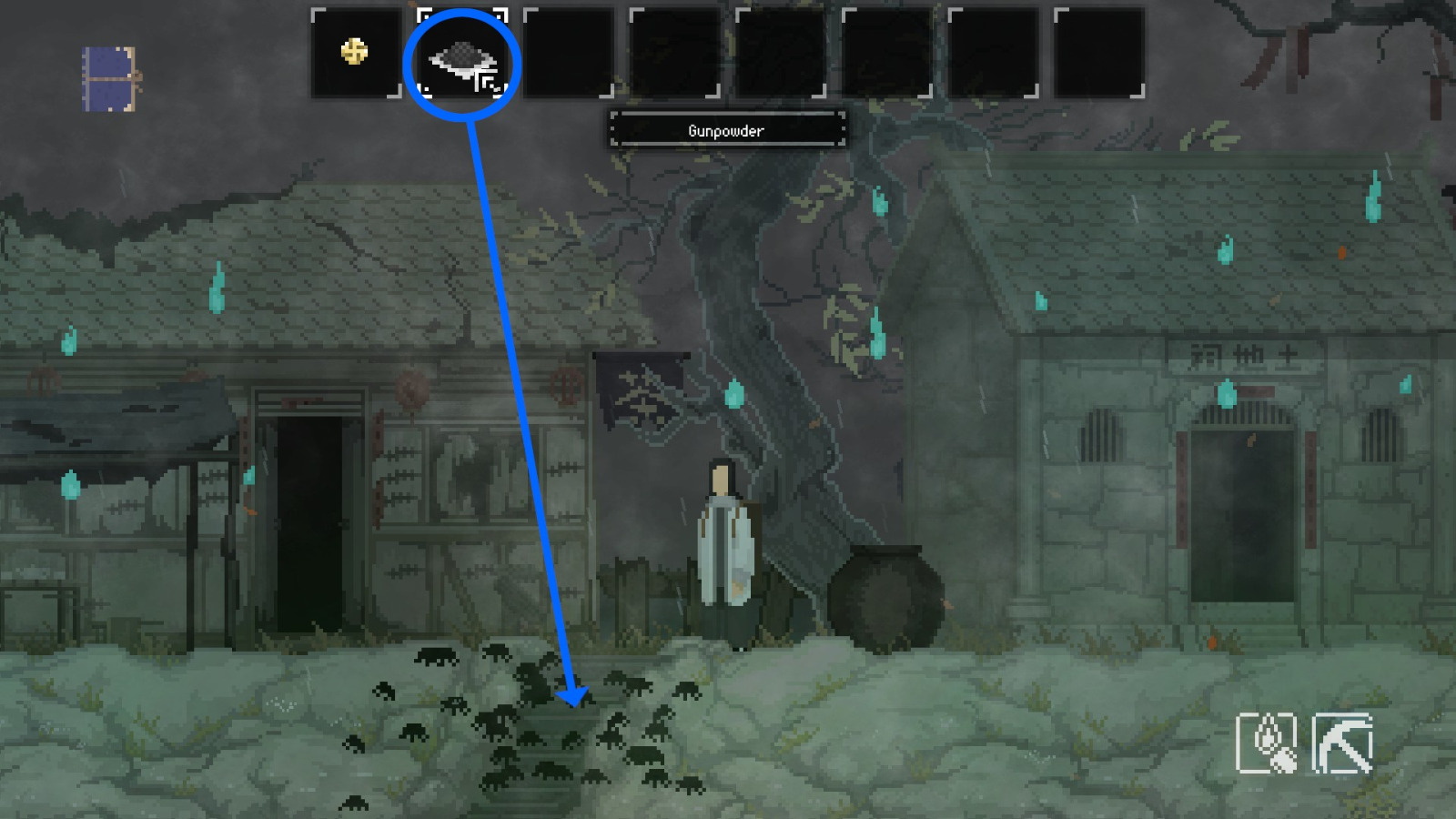Select the gold coin in the first hotbar slot

tap(353, 53)
